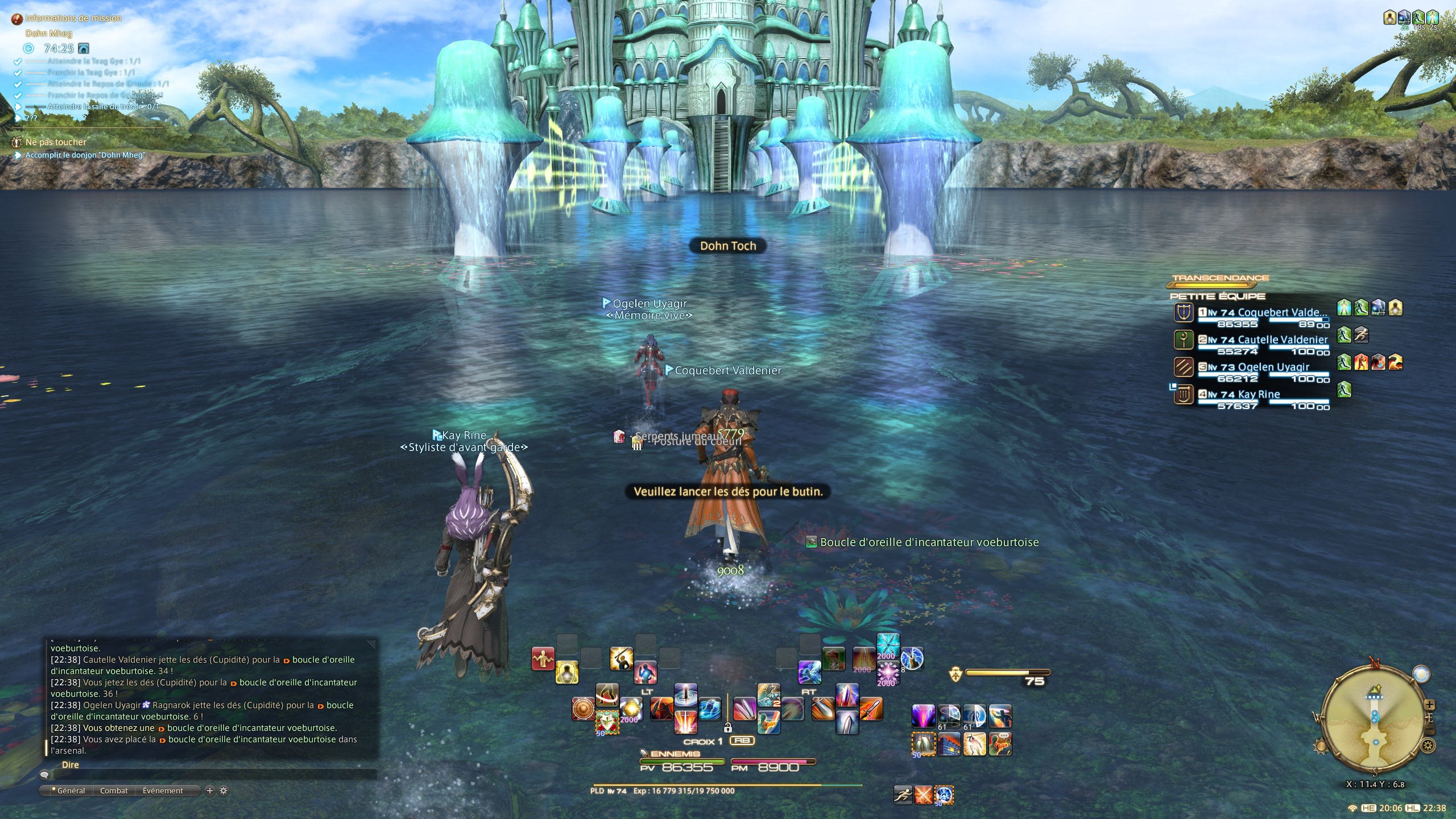This screenshot has width=1456, height=819.
Task: Open chat log settings gear
Action: [224, 791]
